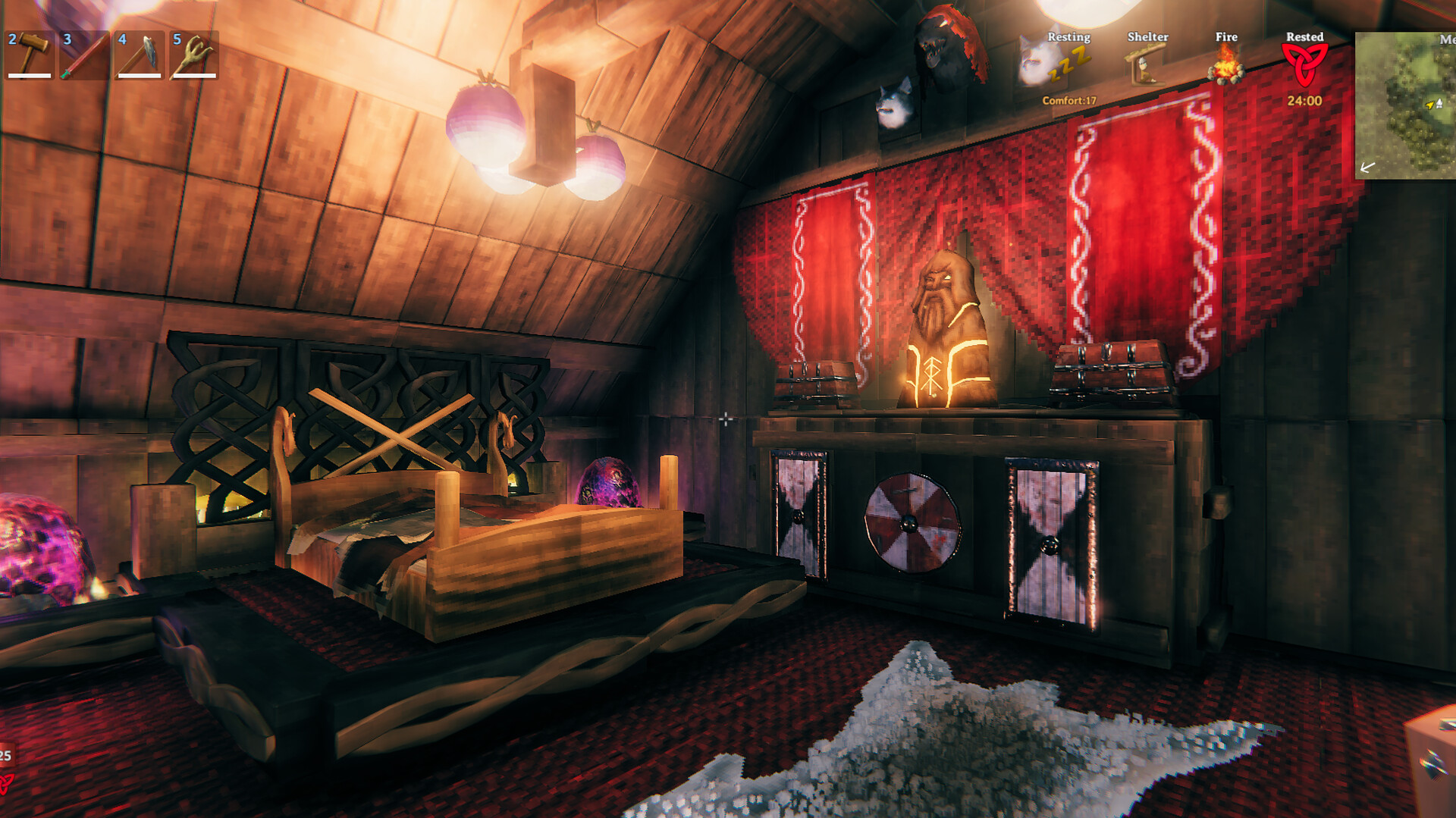Click the durability bar under the hammer
This screenshot has height=818, width=1456.
[28, 76]
